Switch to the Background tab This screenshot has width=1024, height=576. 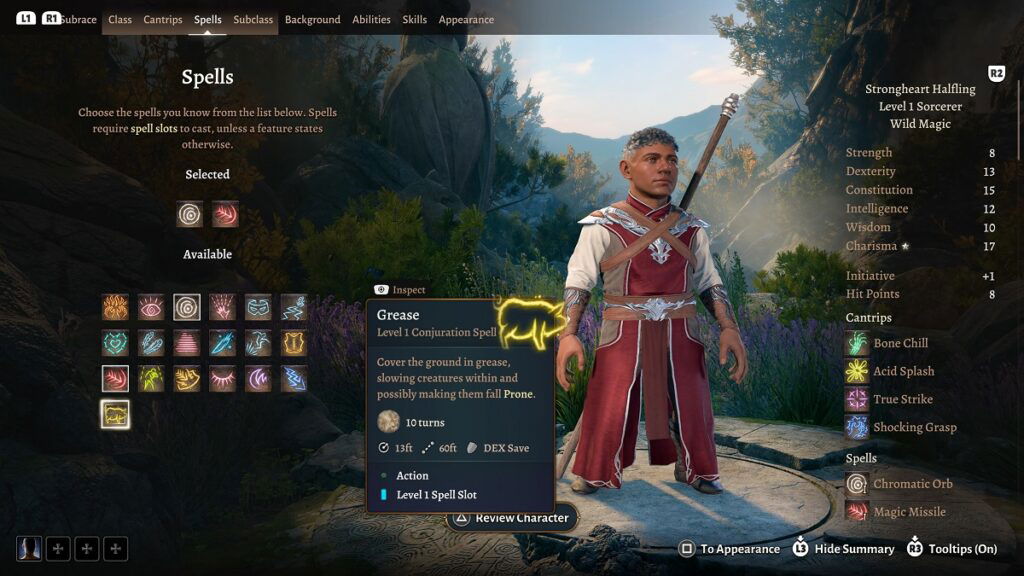pyautogui.click(x=312, y=20)
